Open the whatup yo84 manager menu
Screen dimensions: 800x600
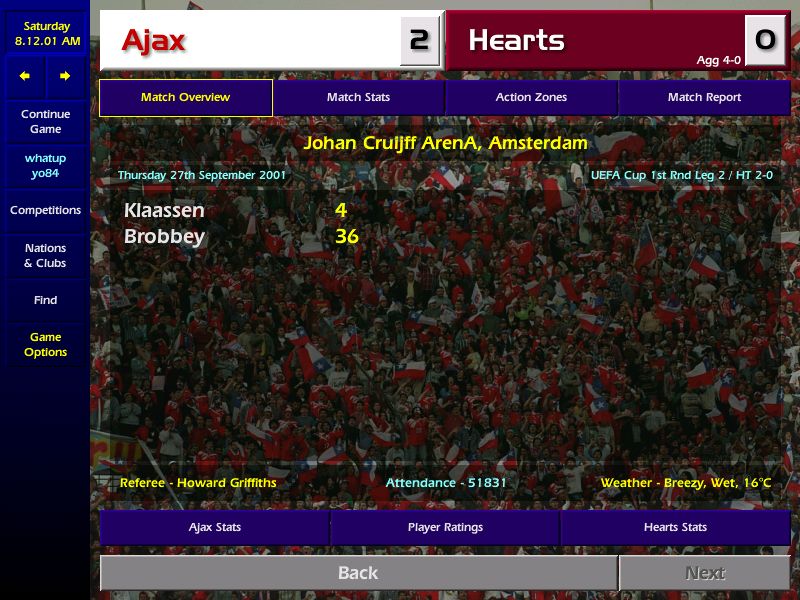tap(45, 166)
